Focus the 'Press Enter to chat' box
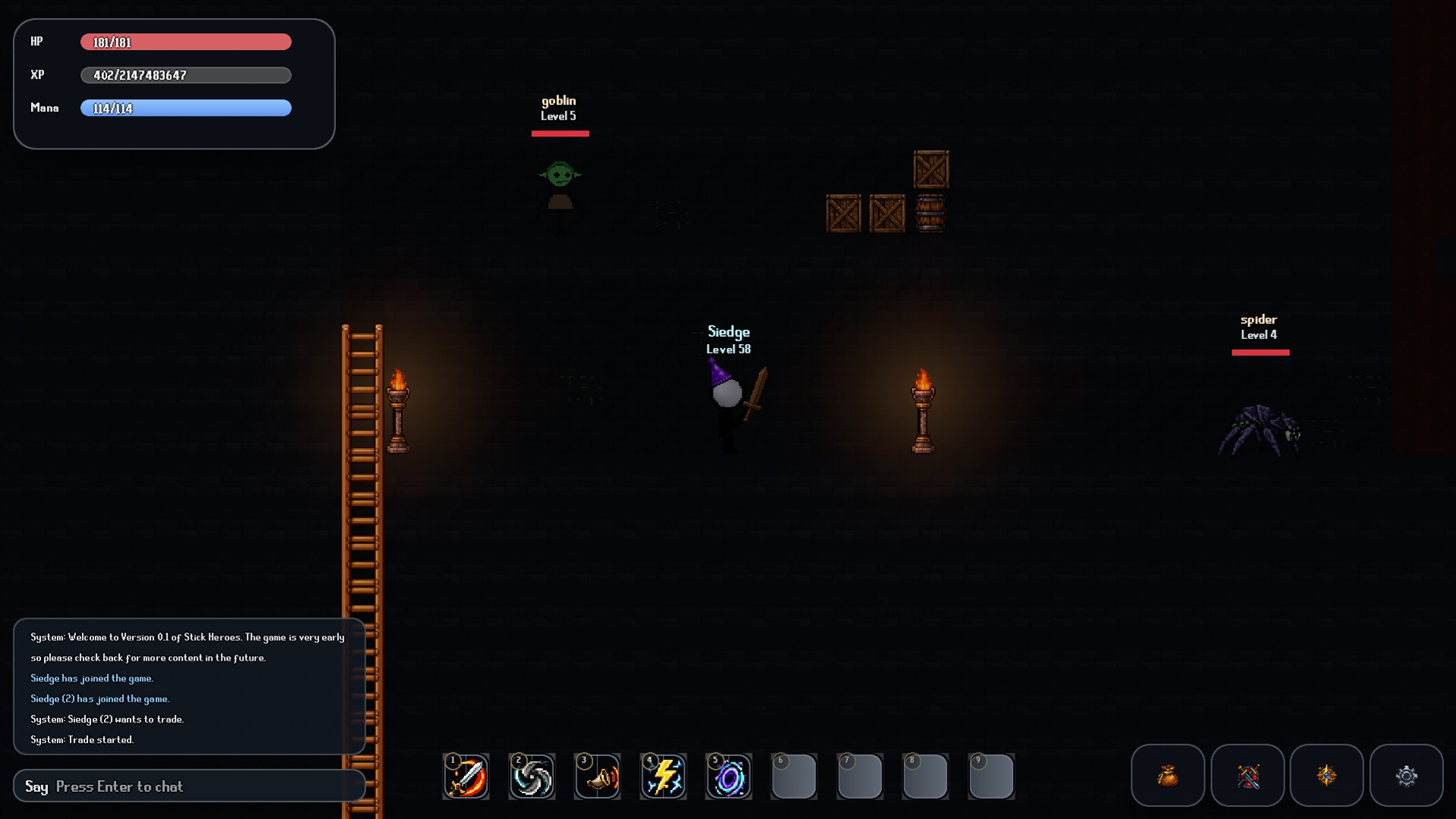Viewport: 1456px width, 819px height. 190,786
